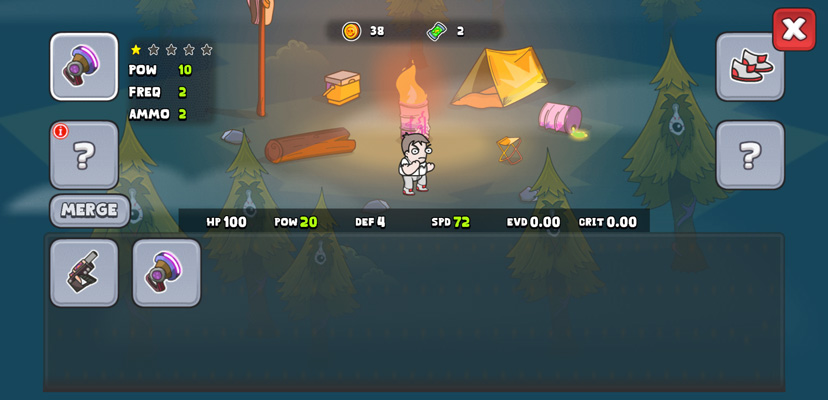Choose the purple cannon in the inventory row
The image size is (828, 400).
pos(166,272)
